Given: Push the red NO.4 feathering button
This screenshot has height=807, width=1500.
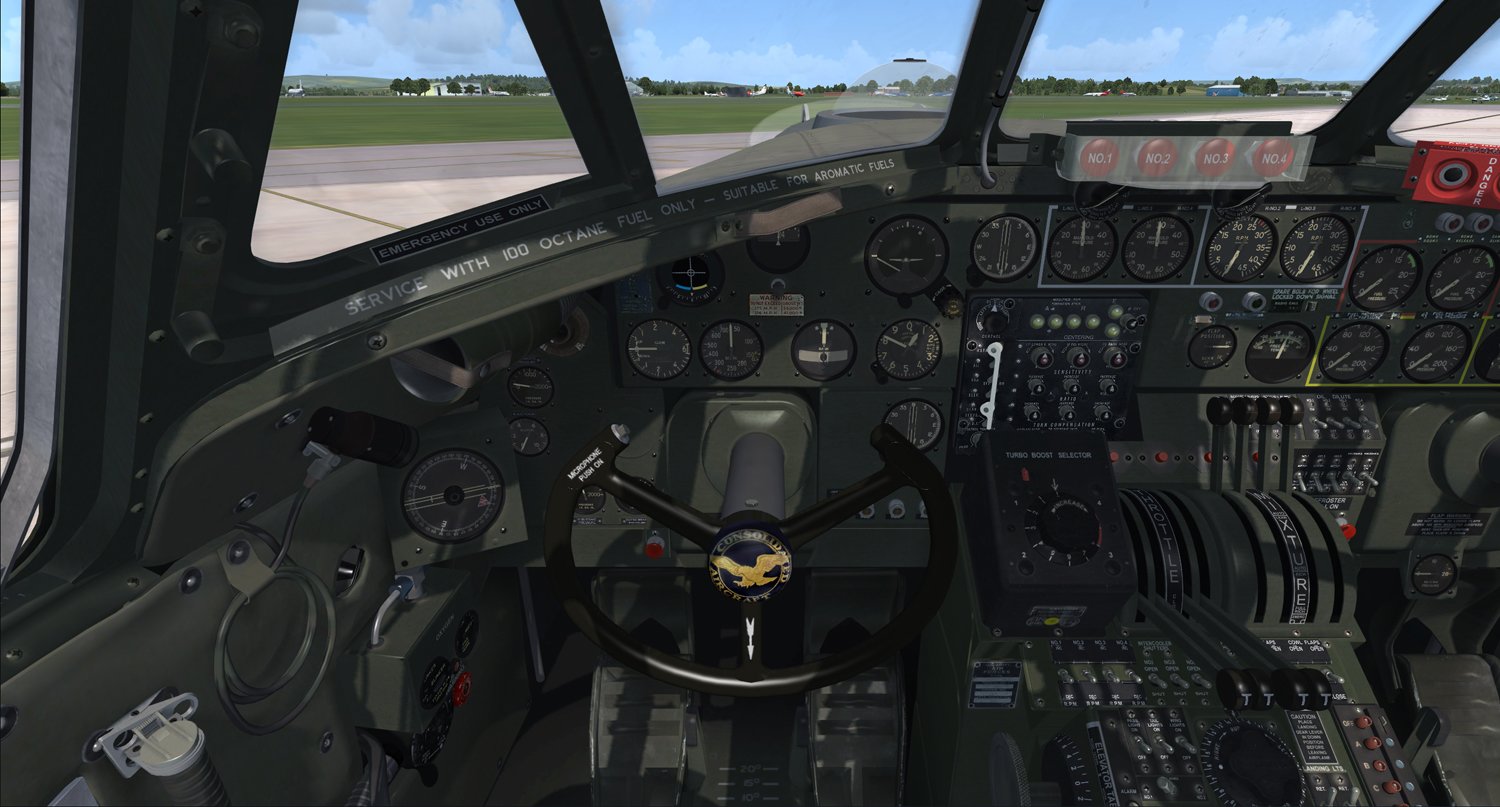Looking at the screenshot, I should coord(1273,158).
